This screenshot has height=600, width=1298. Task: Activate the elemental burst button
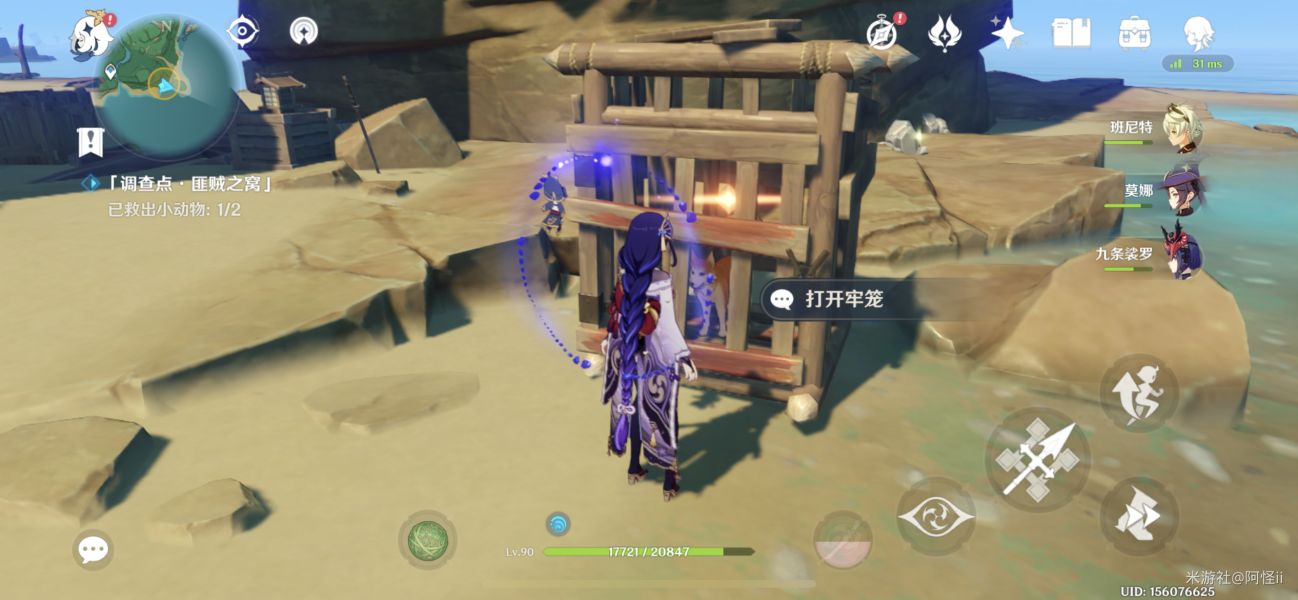[x=842, y=540]
